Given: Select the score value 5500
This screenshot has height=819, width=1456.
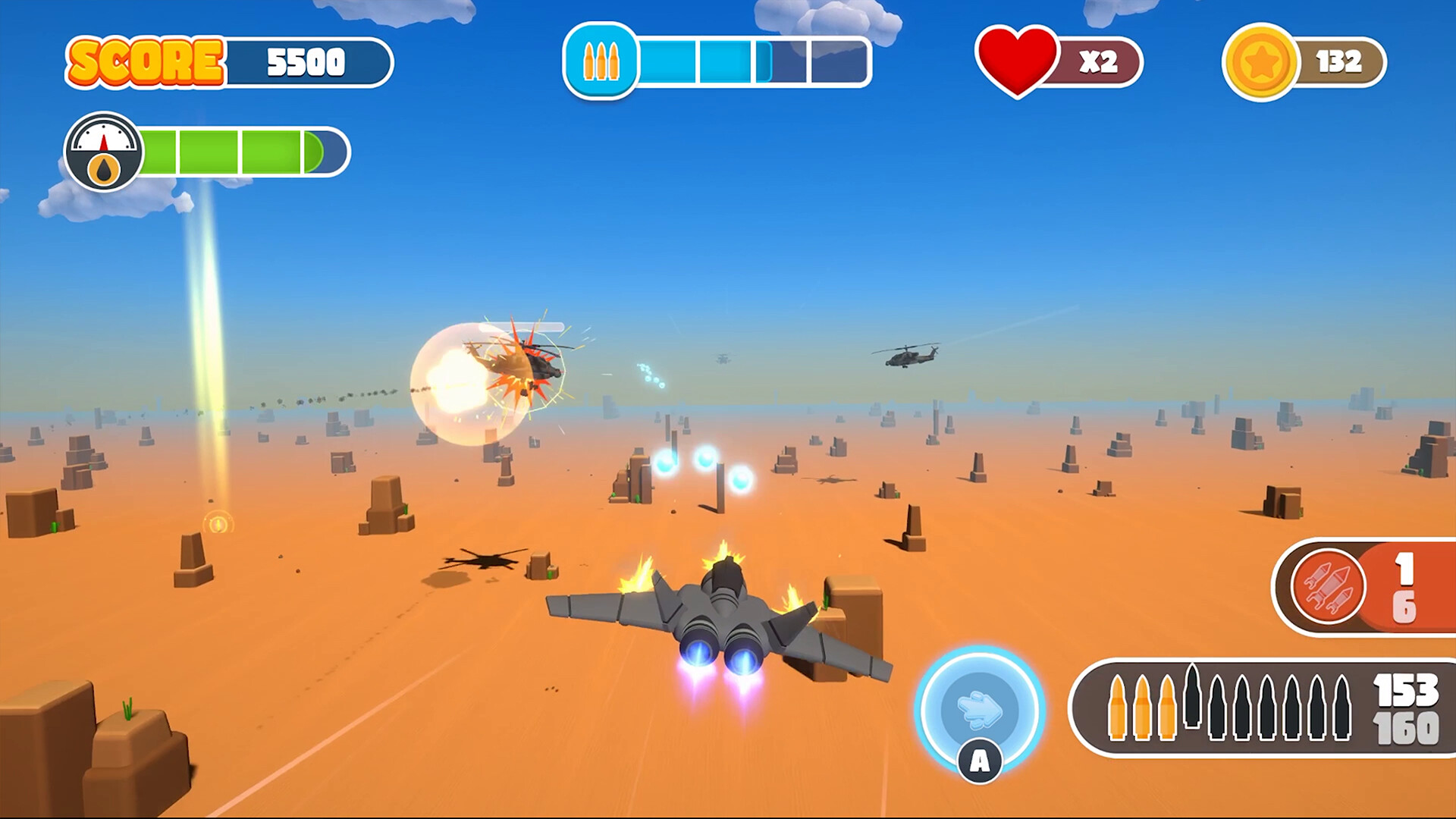Looking at the screenshot, I should point(306,61).
